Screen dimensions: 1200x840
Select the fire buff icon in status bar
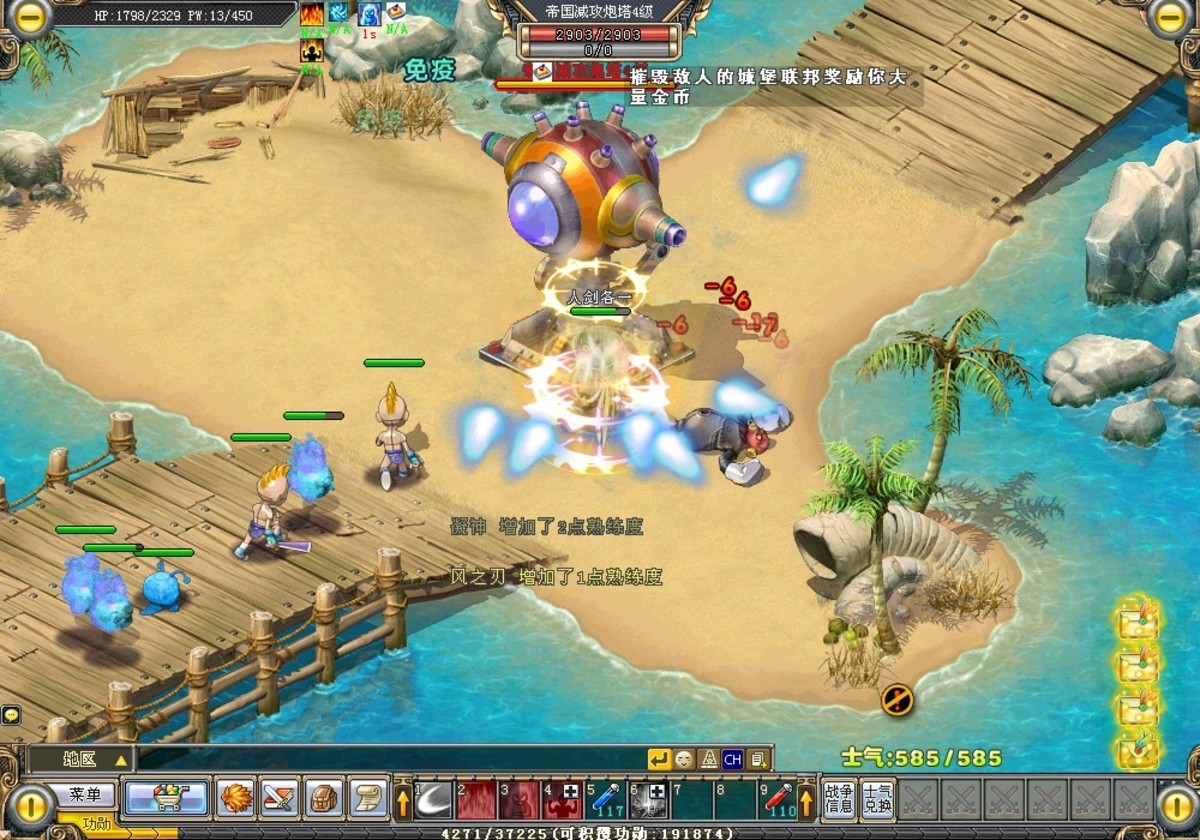312,13
